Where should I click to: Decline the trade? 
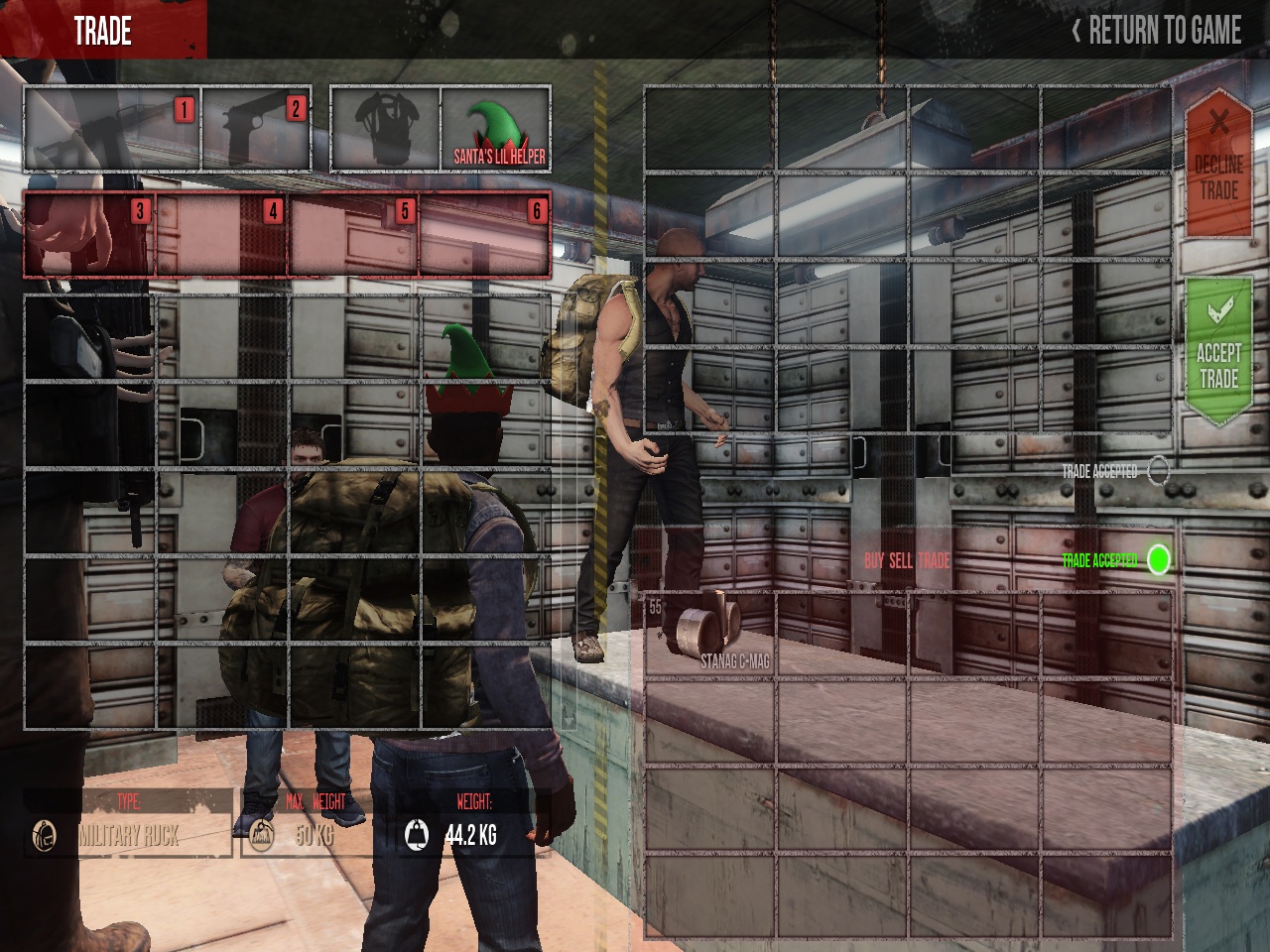click(1218, 165)
